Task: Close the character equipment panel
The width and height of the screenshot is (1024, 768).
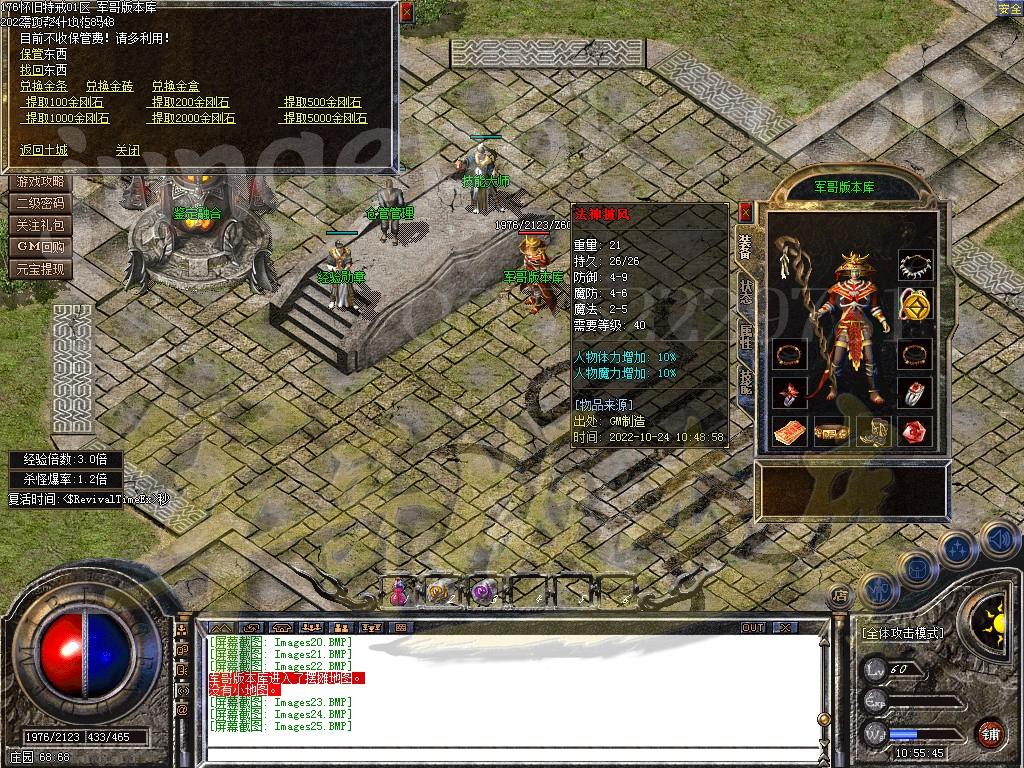Action: click(745, 212)
